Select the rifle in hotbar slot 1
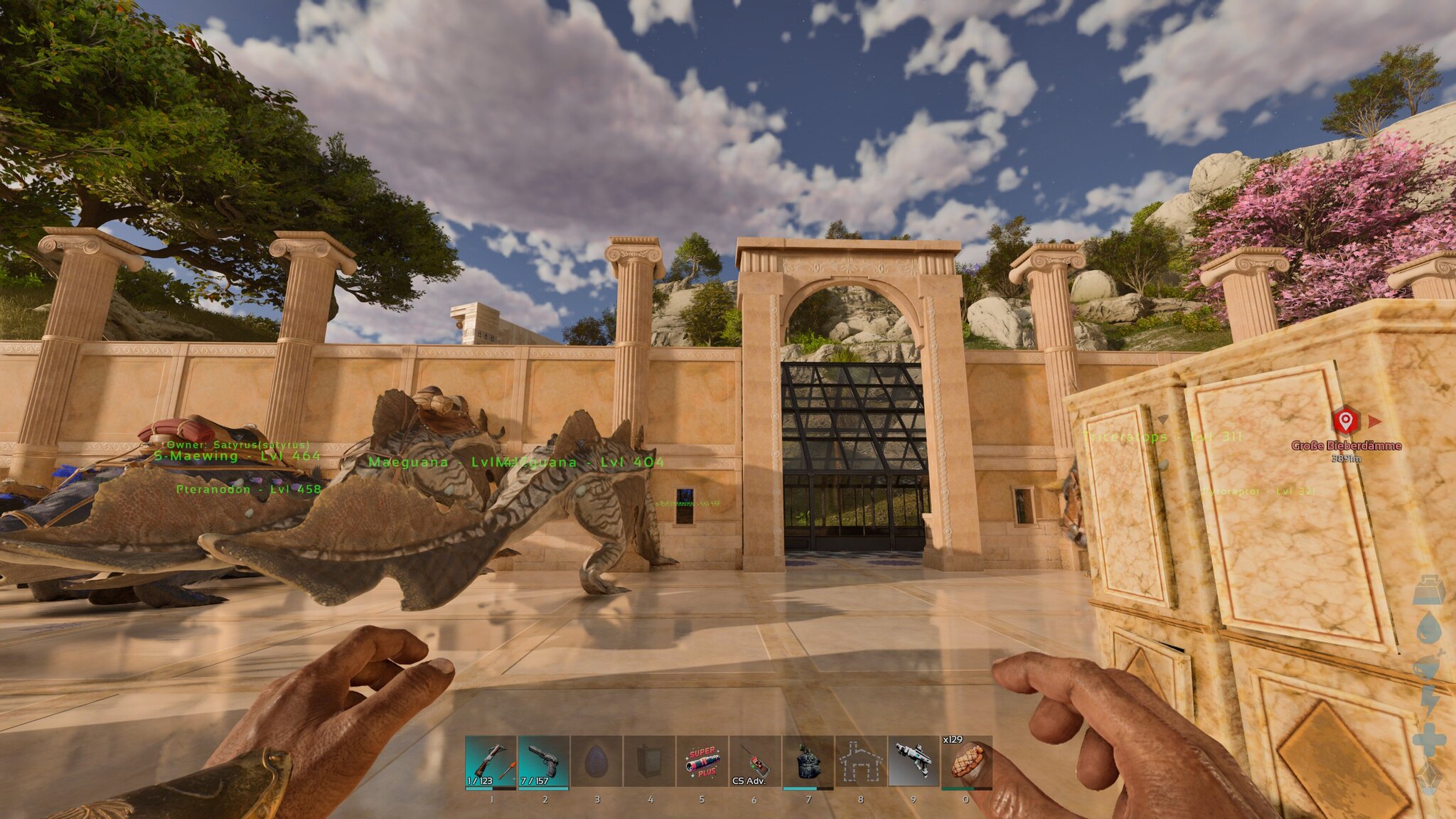Screen dimensions: 1456x819 (491, 762)
